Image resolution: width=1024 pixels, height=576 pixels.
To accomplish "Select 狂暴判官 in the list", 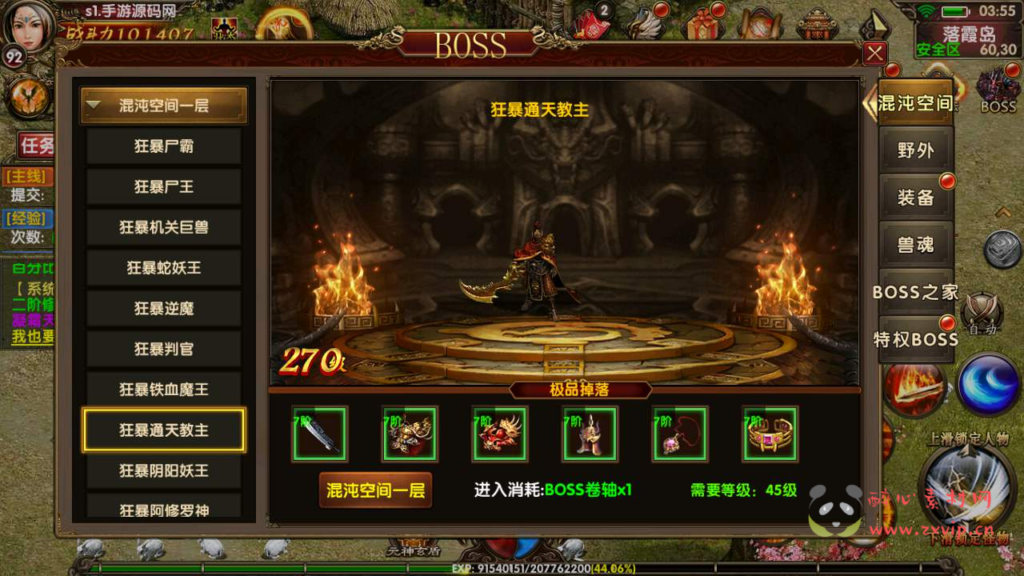I will (164, 349).
